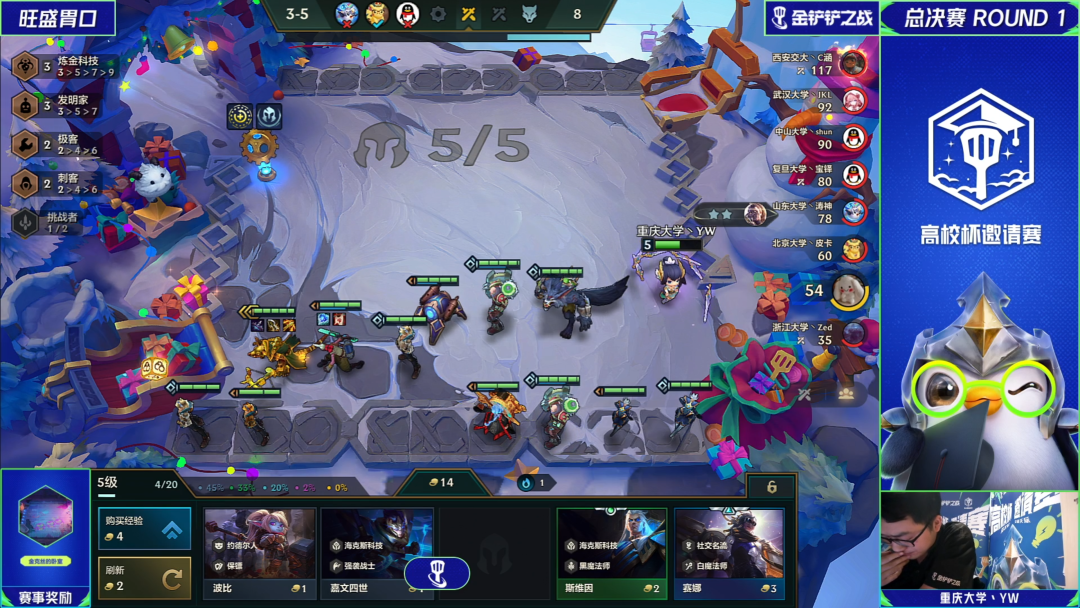View the board of 浙江大学 Zed
Viewport: 1080px width, 608px height.
[818, 334]
